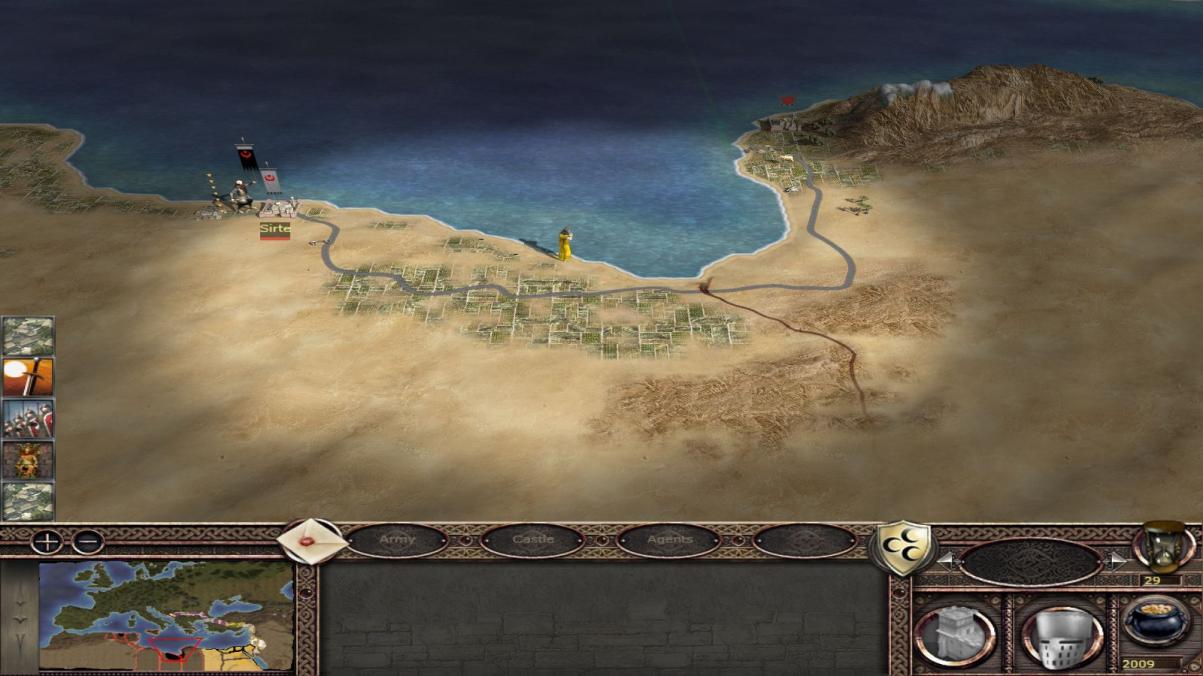Screen dimensions: 1203x676
Task: Switch to the Agents tab
Action: 669,540
